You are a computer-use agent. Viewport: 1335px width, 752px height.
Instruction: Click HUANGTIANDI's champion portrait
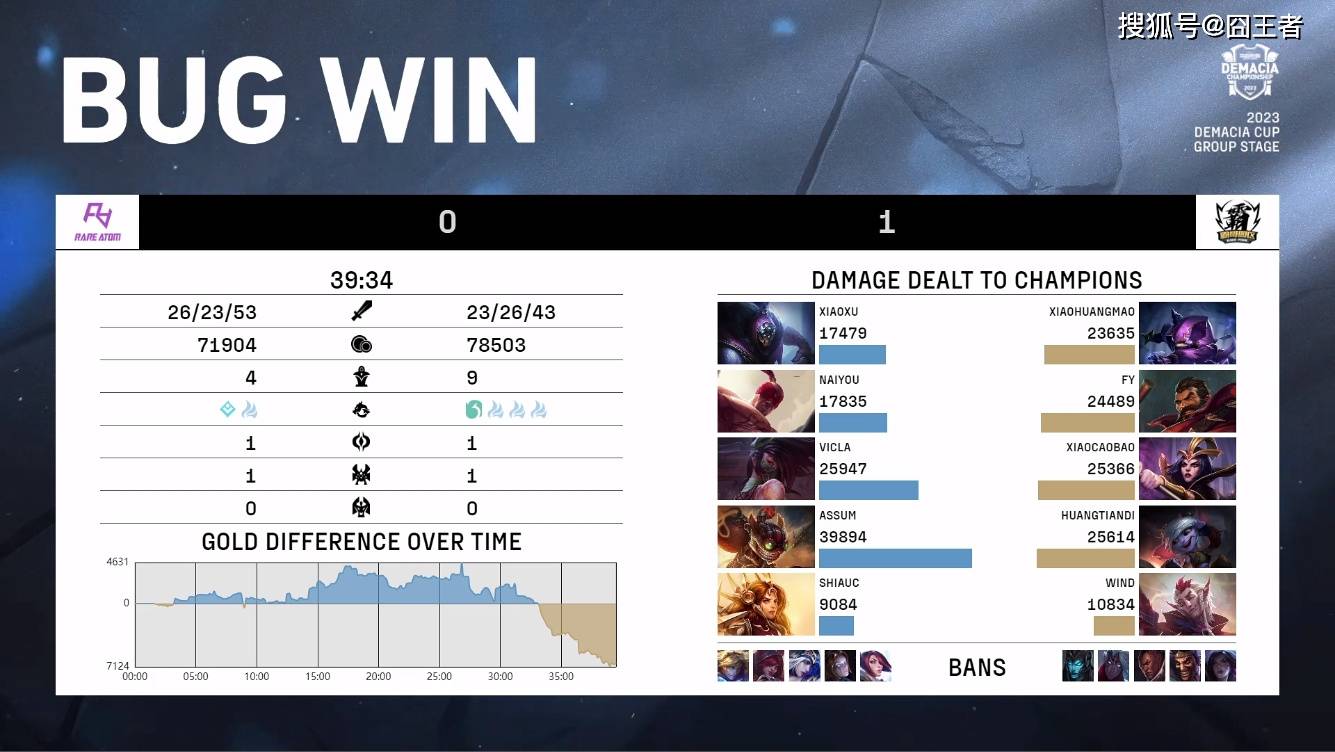click(x=1187, y=537)
